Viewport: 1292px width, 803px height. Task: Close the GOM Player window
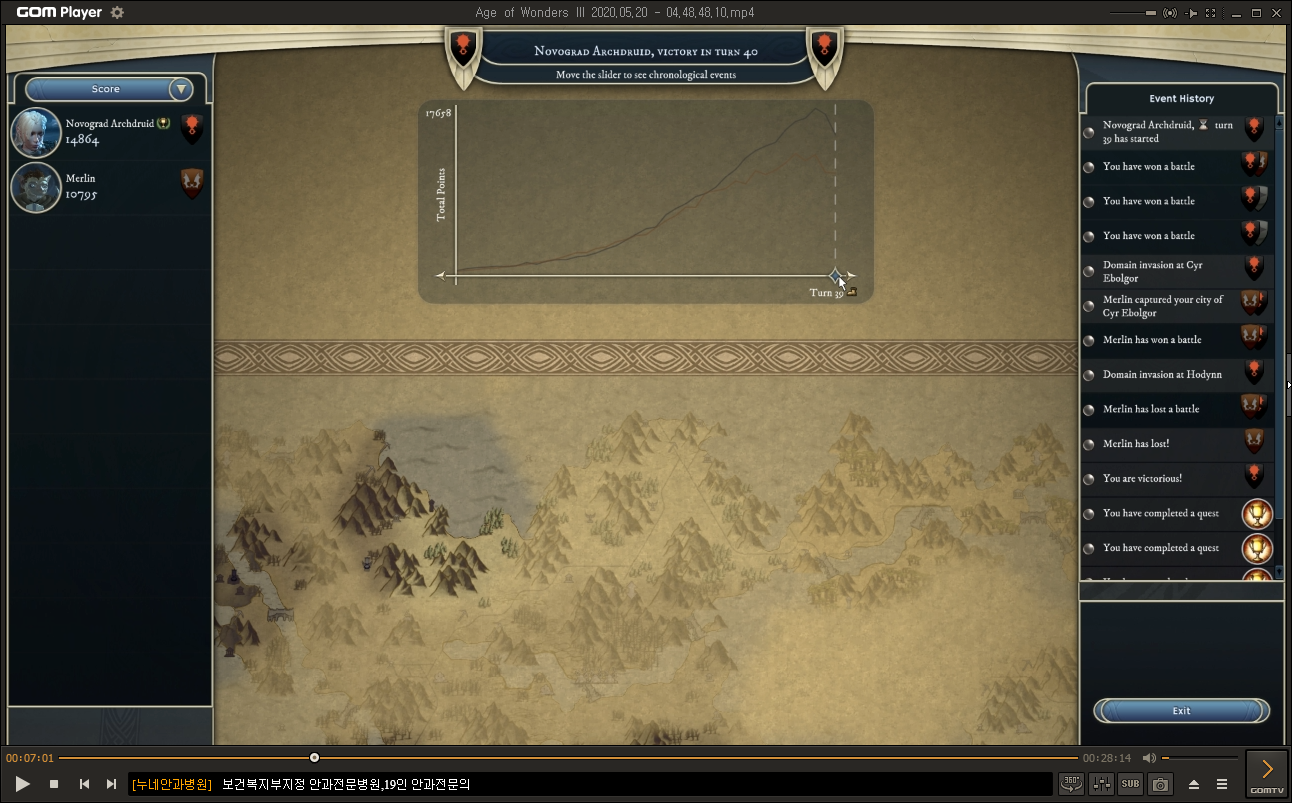1279,13
